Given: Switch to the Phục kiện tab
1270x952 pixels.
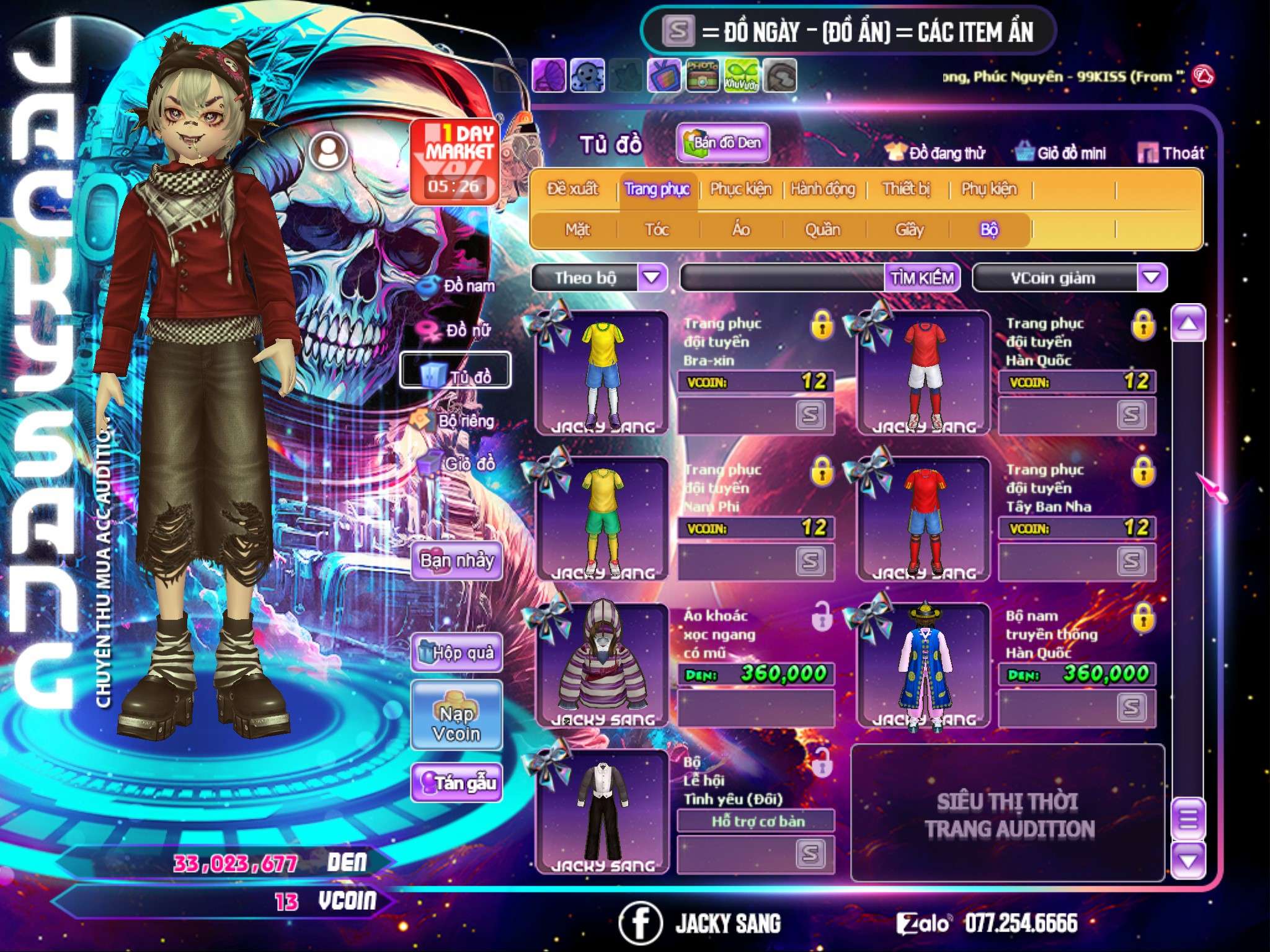Looking at the screenshot, I should pyautogui.click(x=740, y=189).
